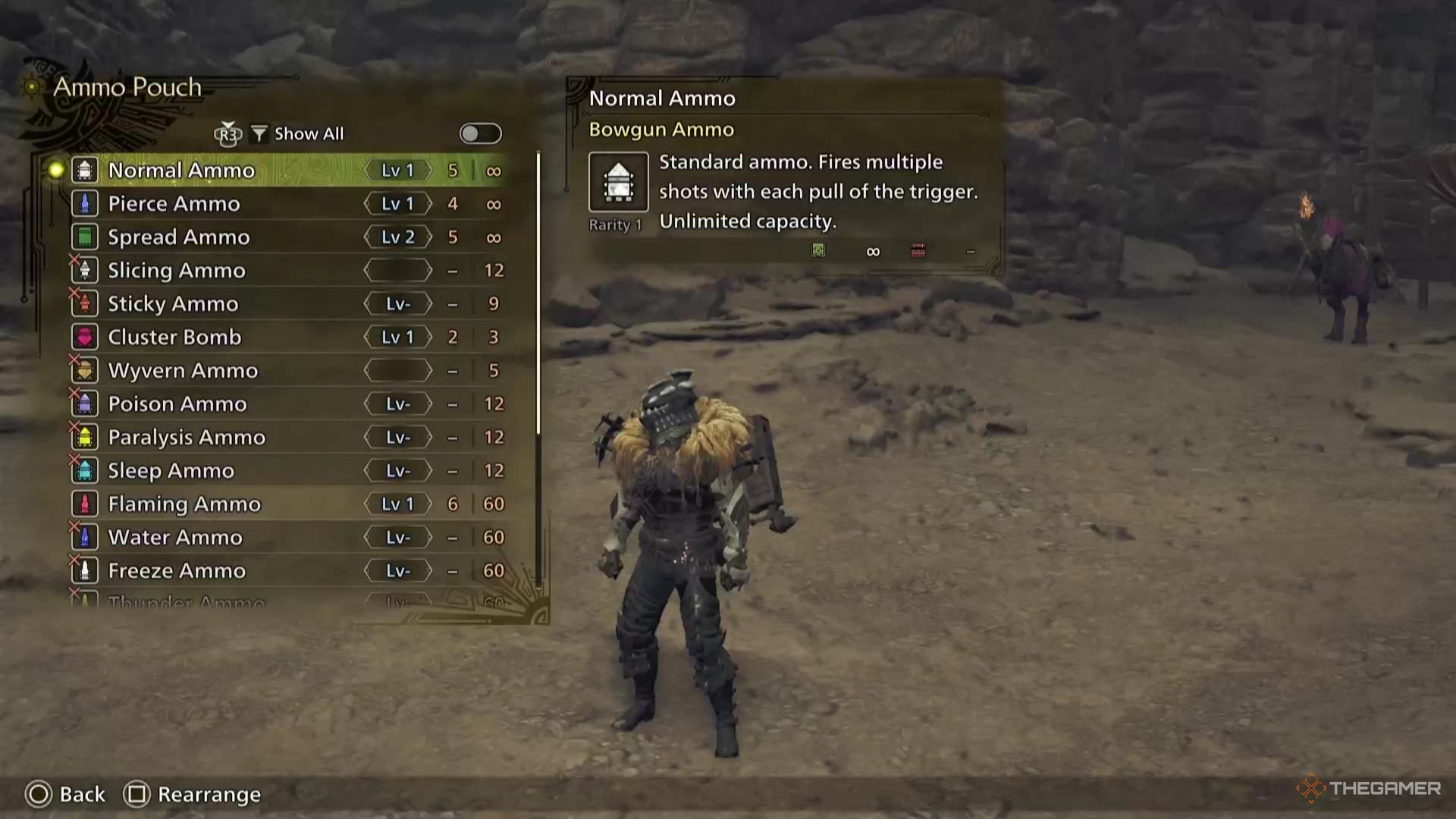This screenshot has width=1456, height=819.
Task: Select the Normal Ammo icon
Action: click(x=83, y=170)
